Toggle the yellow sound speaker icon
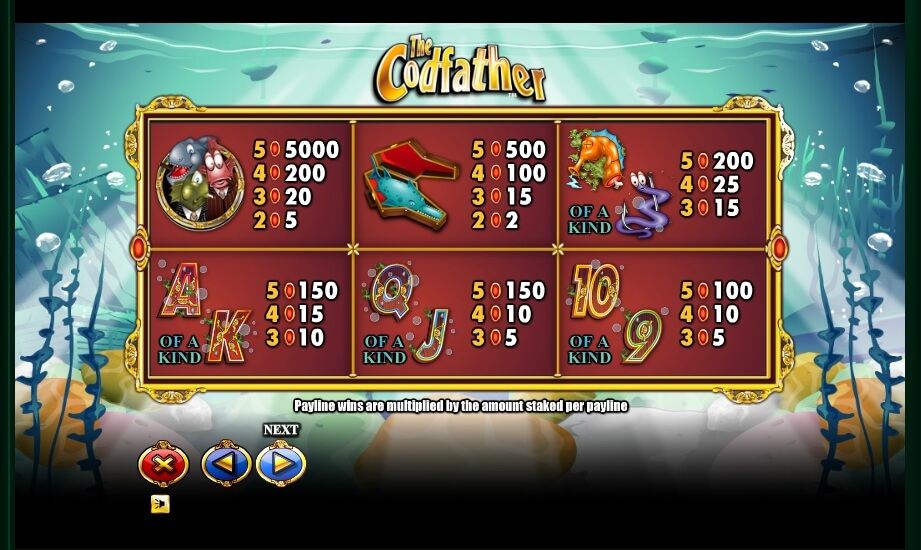921x550 pixels. click(x=160, y=504)
